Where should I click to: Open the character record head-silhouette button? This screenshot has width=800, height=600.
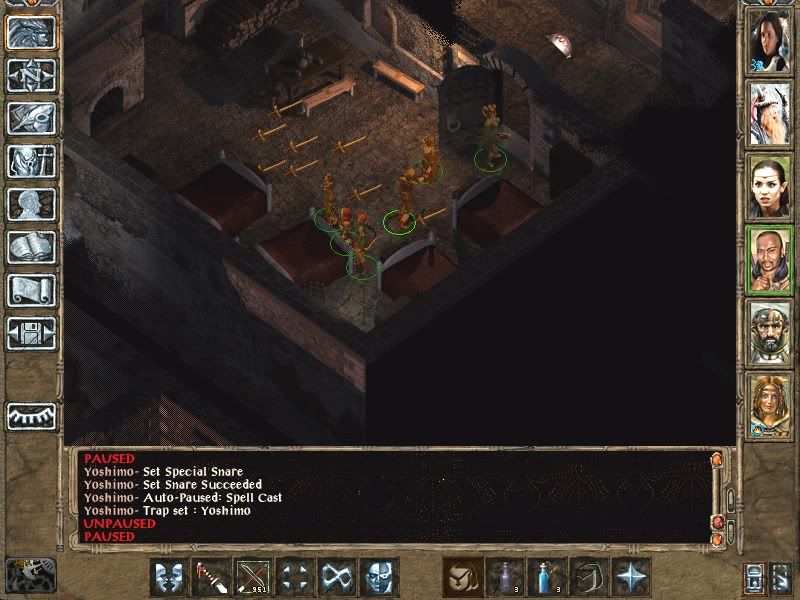(x=31, y=204)
